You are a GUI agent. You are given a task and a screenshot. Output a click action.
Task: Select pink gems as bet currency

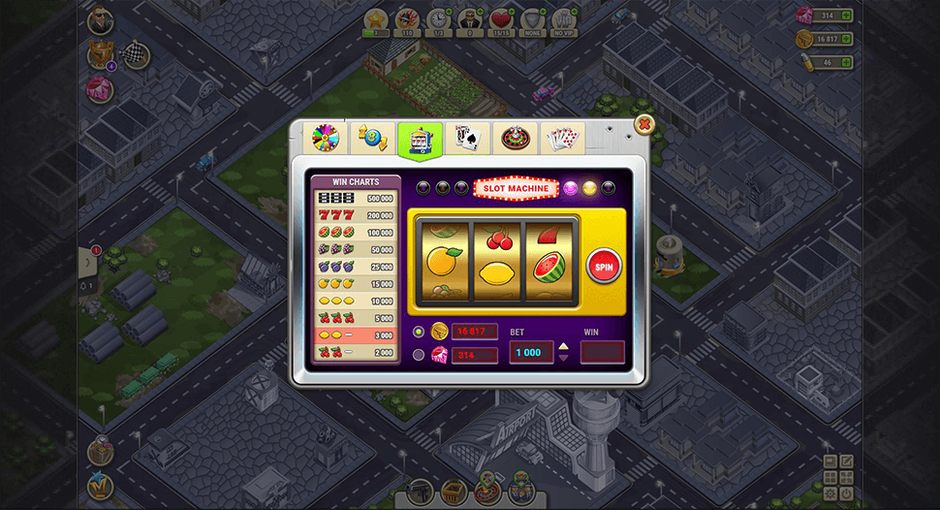point(418,354)
